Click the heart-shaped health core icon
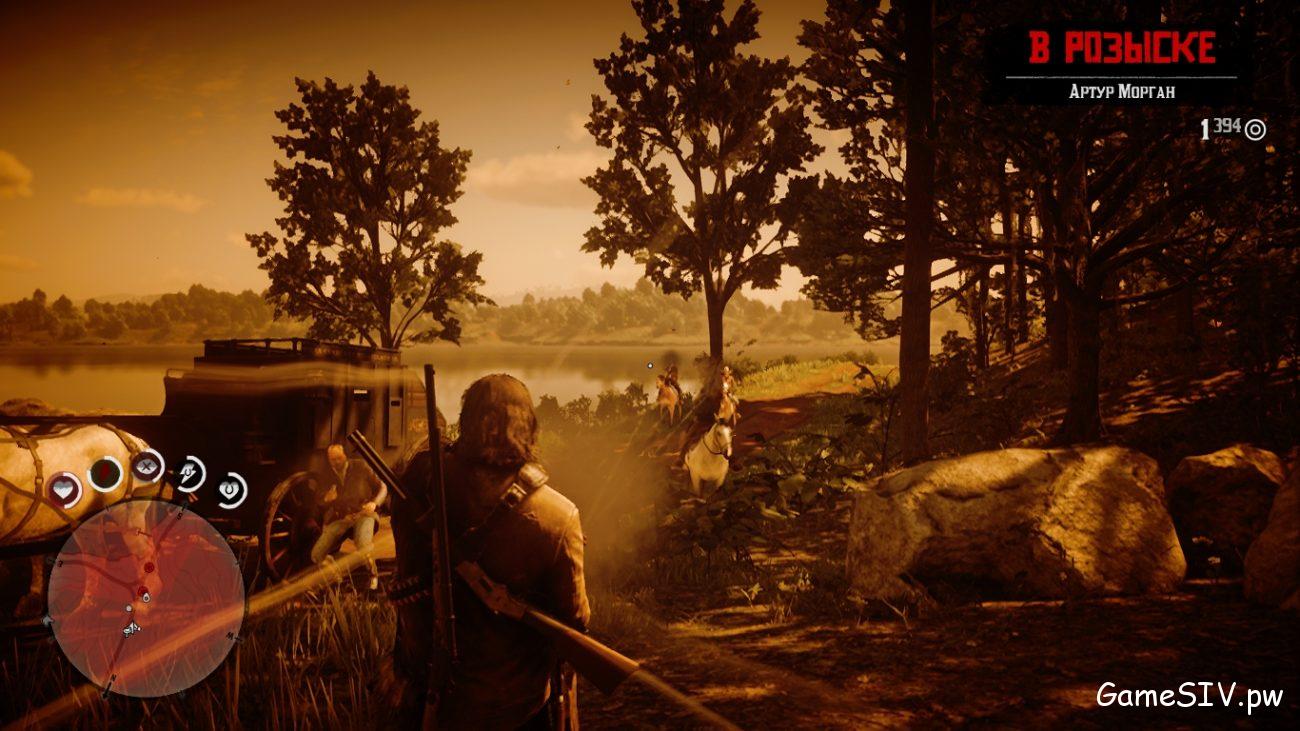 pos(63,488)
